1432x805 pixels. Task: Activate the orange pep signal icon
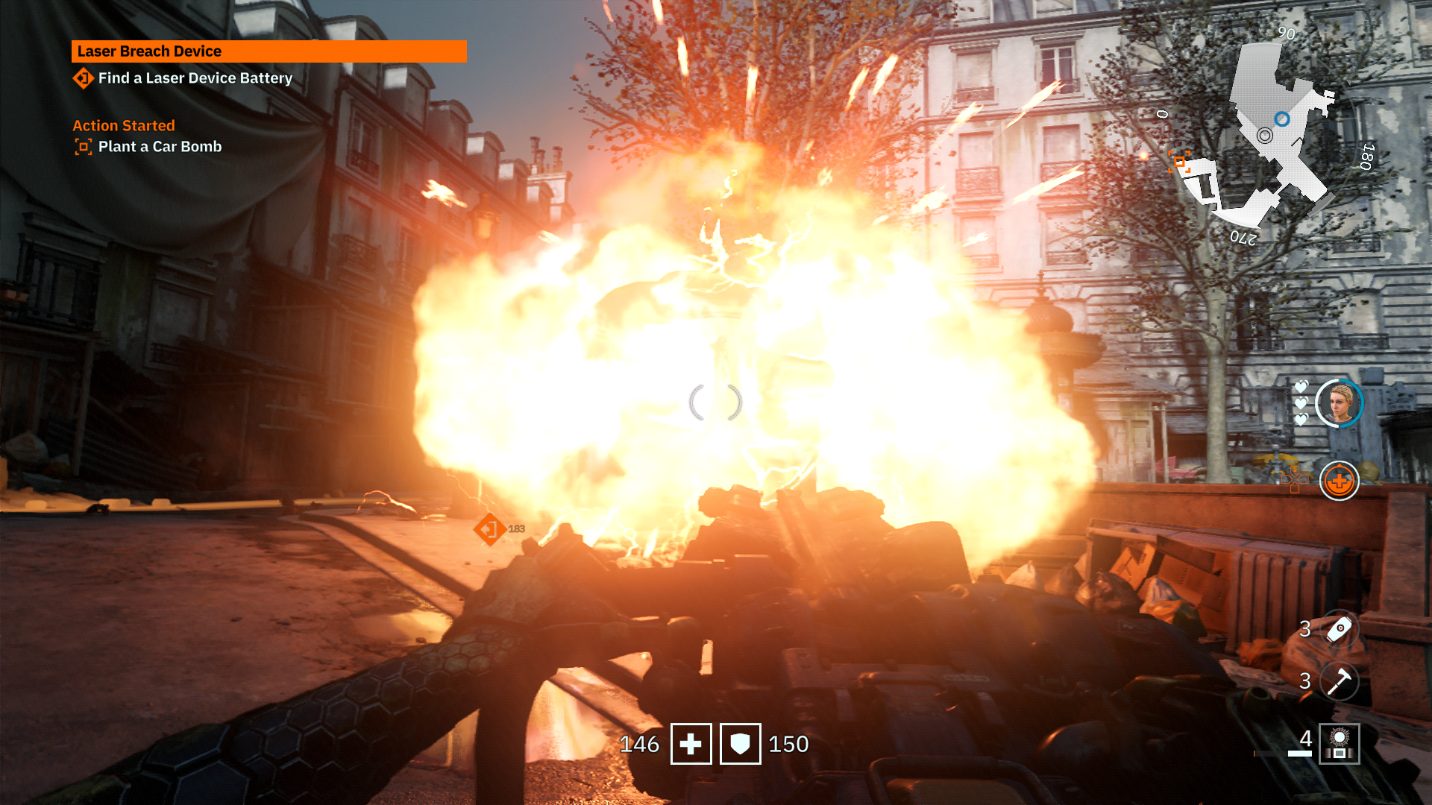(x=1338, y=481)
